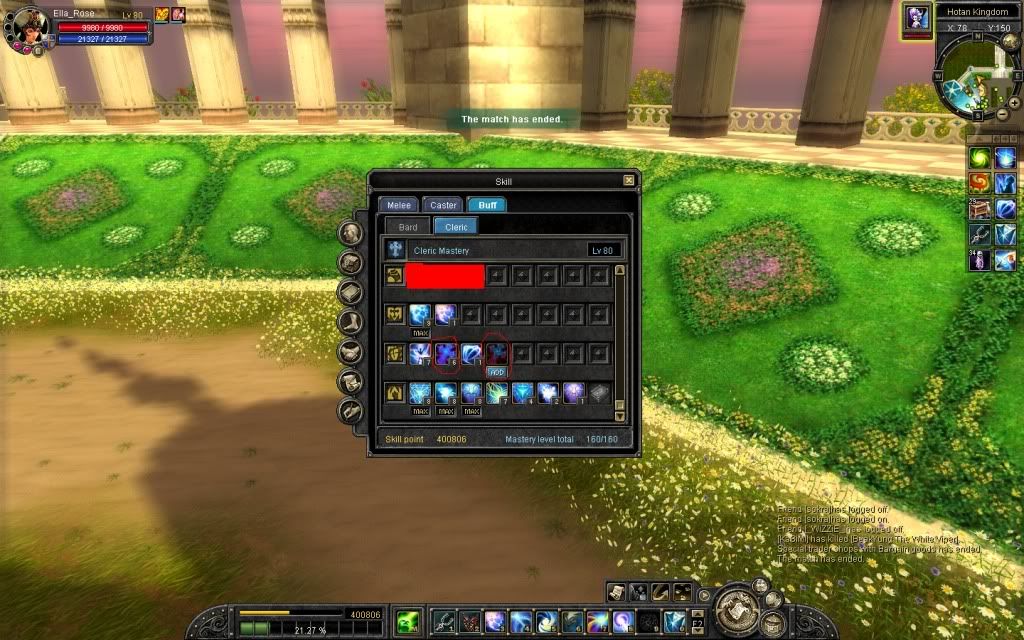Select the Buff skill tab

486,205
